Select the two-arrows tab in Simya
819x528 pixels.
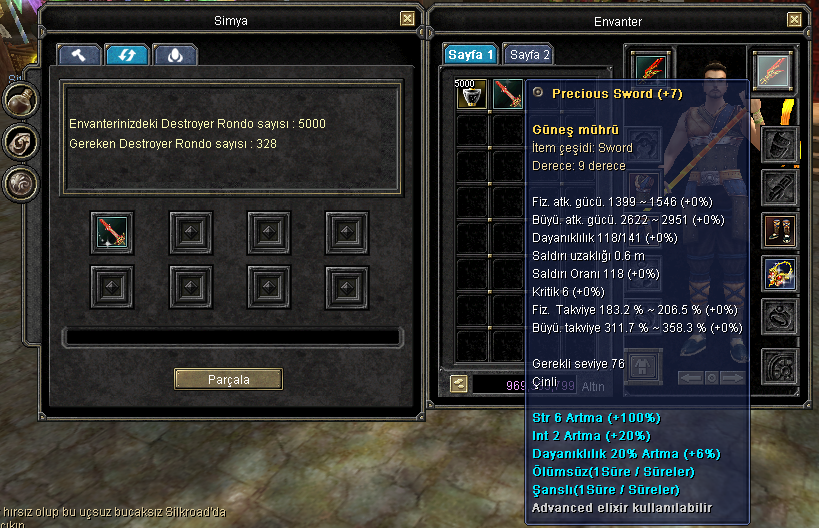pyautogui.click(x=127, y=56)
